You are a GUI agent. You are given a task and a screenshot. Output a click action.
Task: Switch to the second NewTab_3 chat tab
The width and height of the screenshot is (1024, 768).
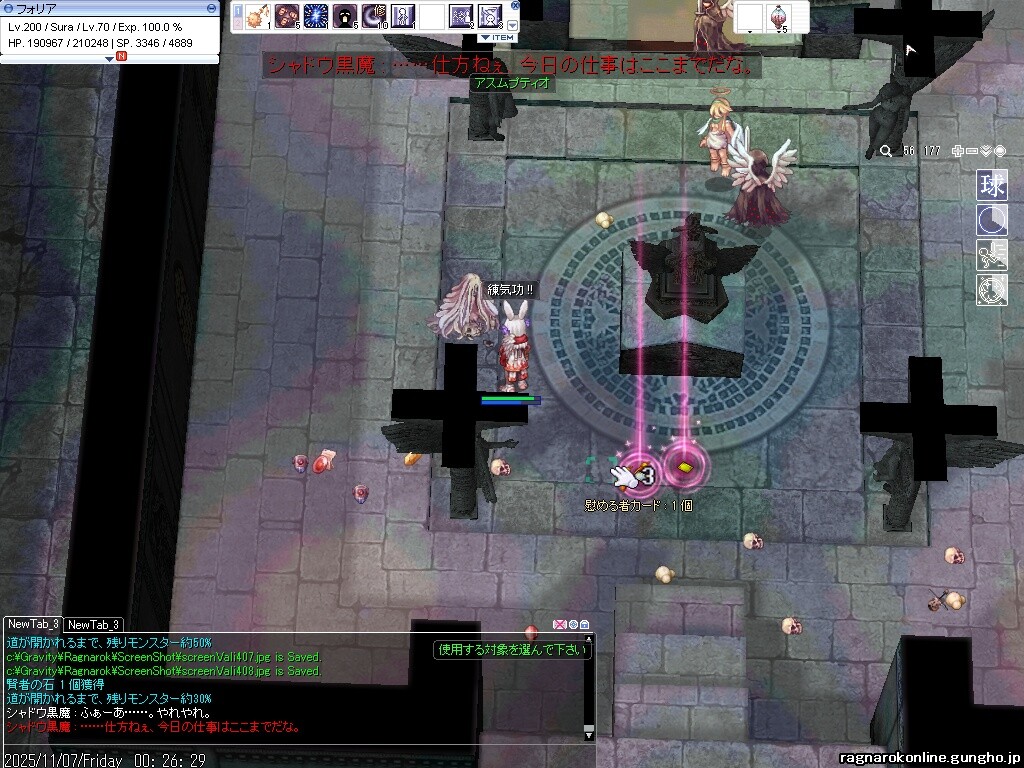pos(94,624)
